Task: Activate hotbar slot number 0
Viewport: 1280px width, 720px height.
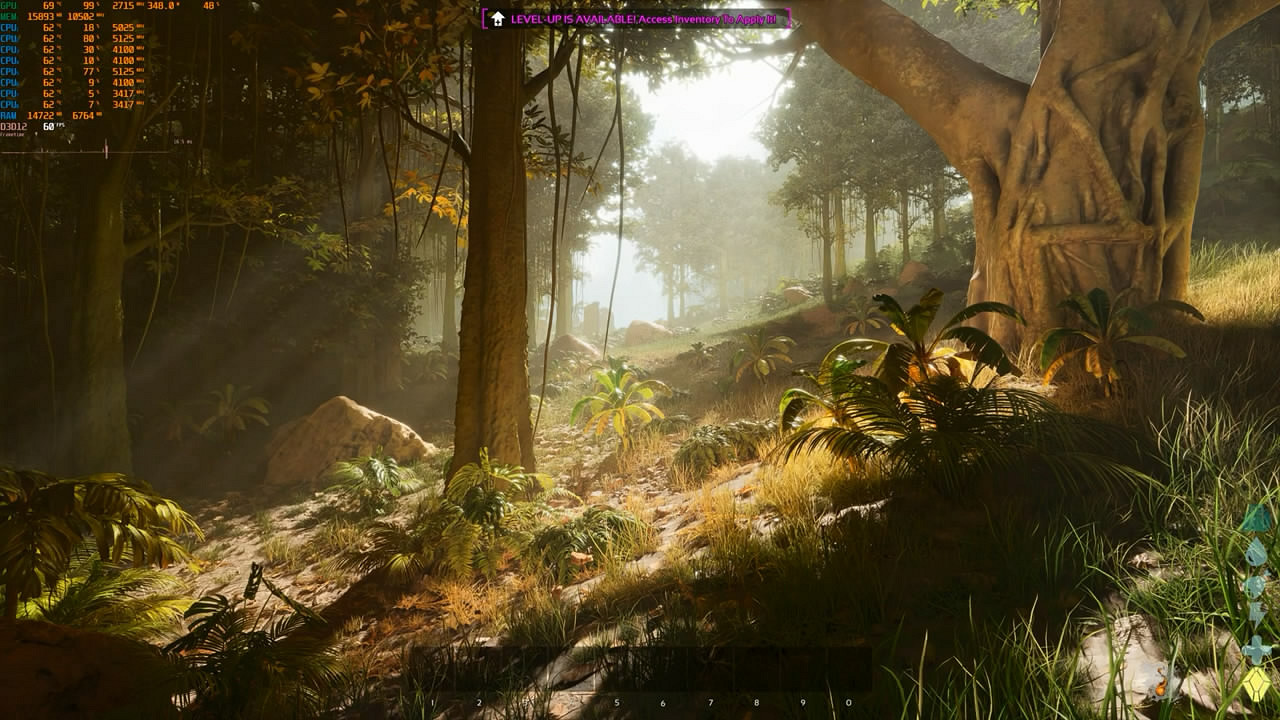Action: click(x=848, y=672)
